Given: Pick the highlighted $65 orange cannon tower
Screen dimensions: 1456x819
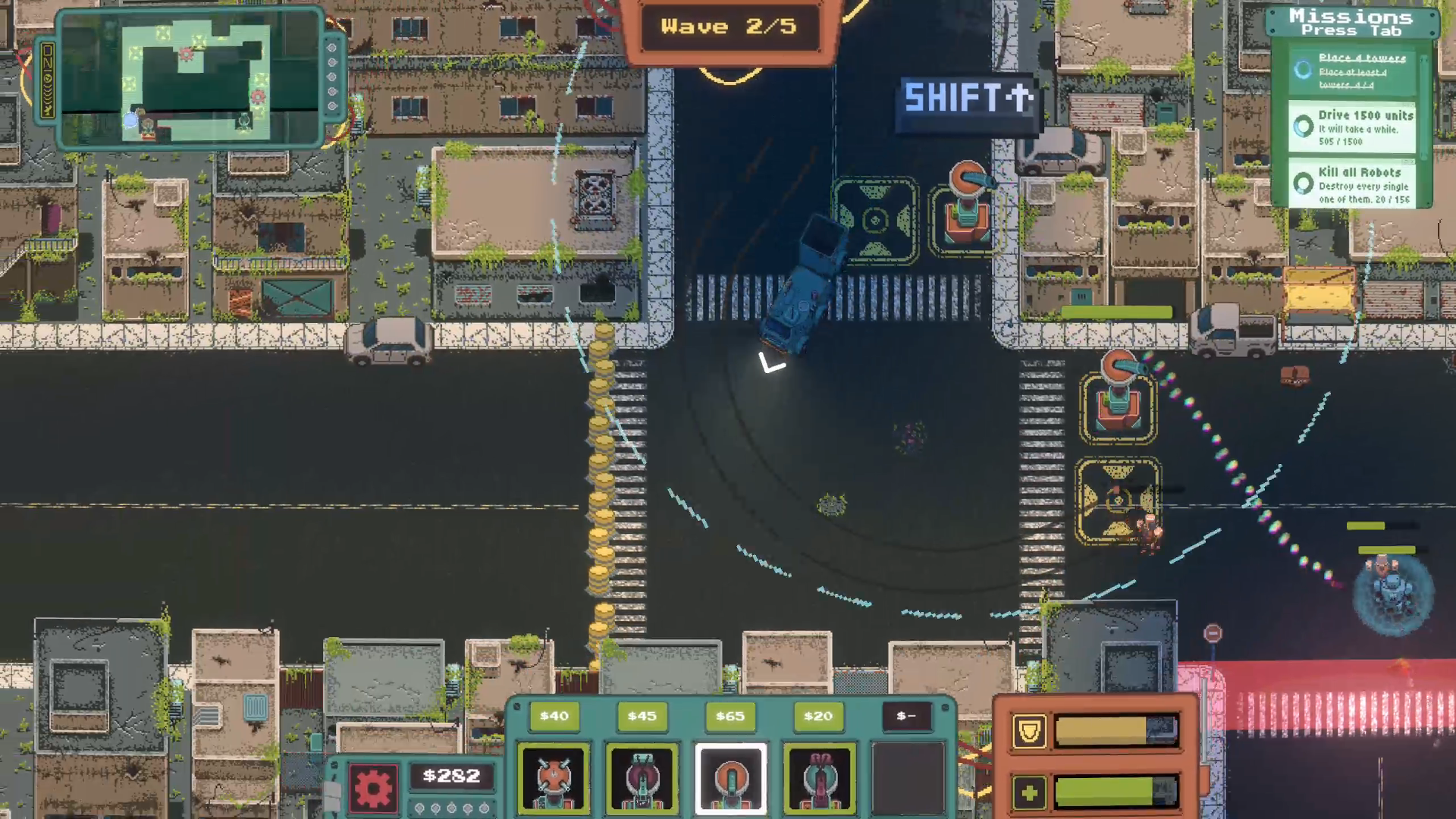Looking at the screenshot, I should pos(730,779).
